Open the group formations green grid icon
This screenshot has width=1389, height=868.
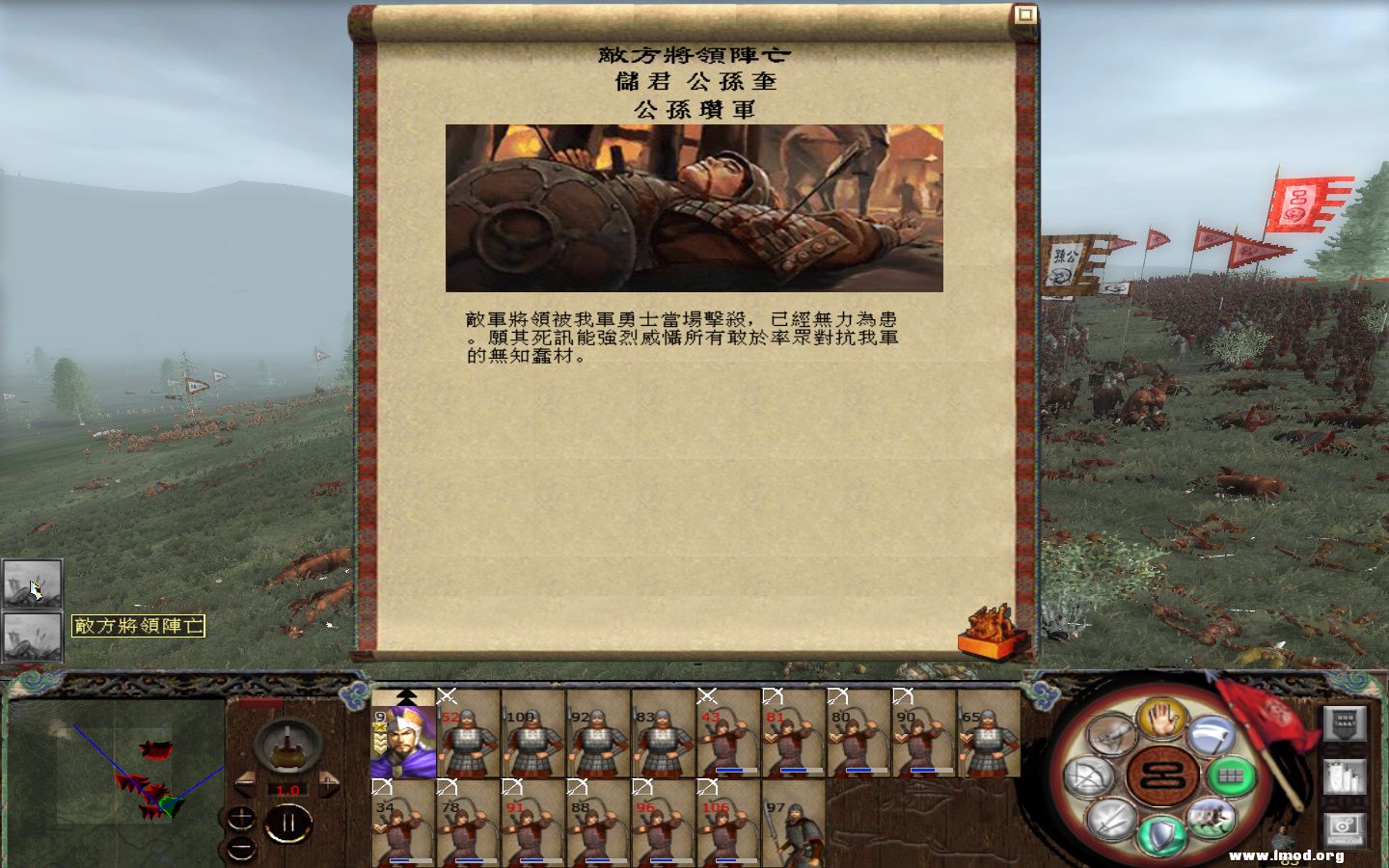pos(1232,777)
